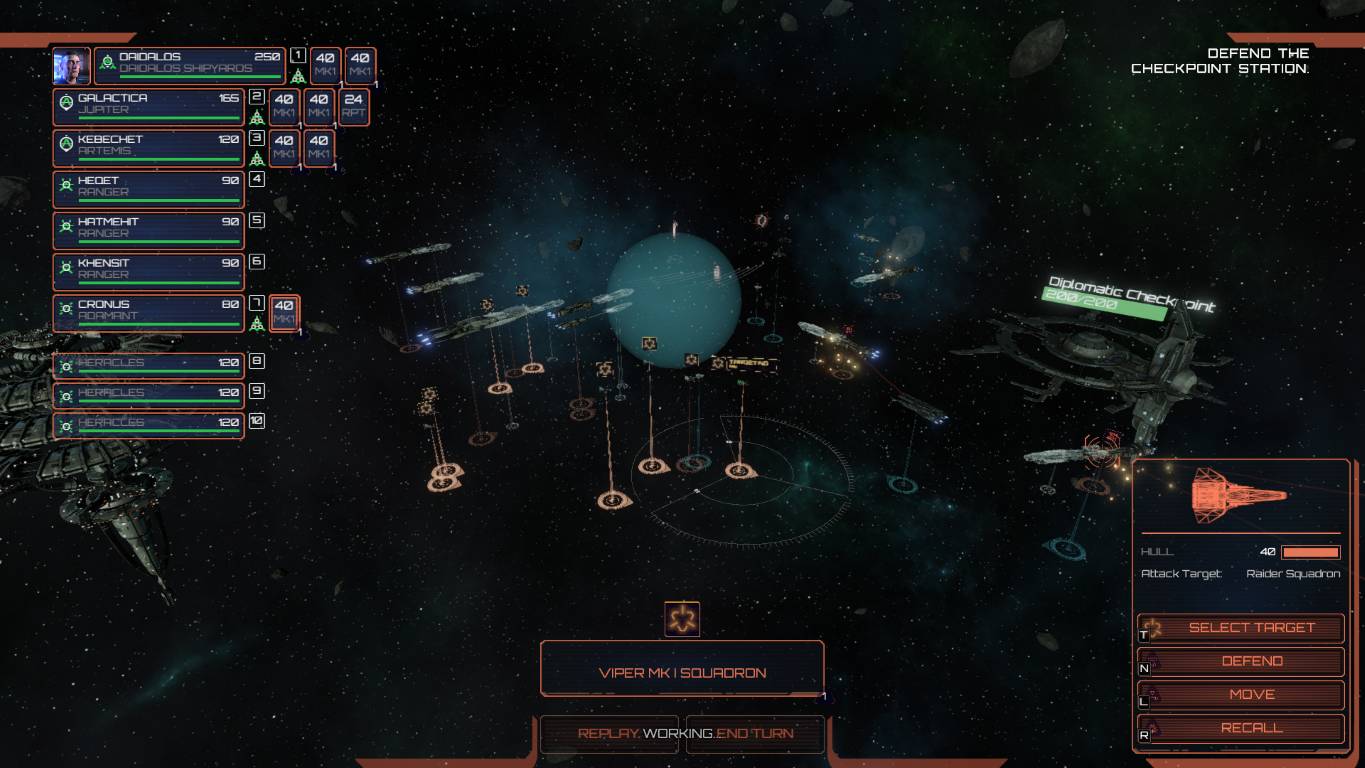
Task: Click the Replay button
Action: point(608,734)
